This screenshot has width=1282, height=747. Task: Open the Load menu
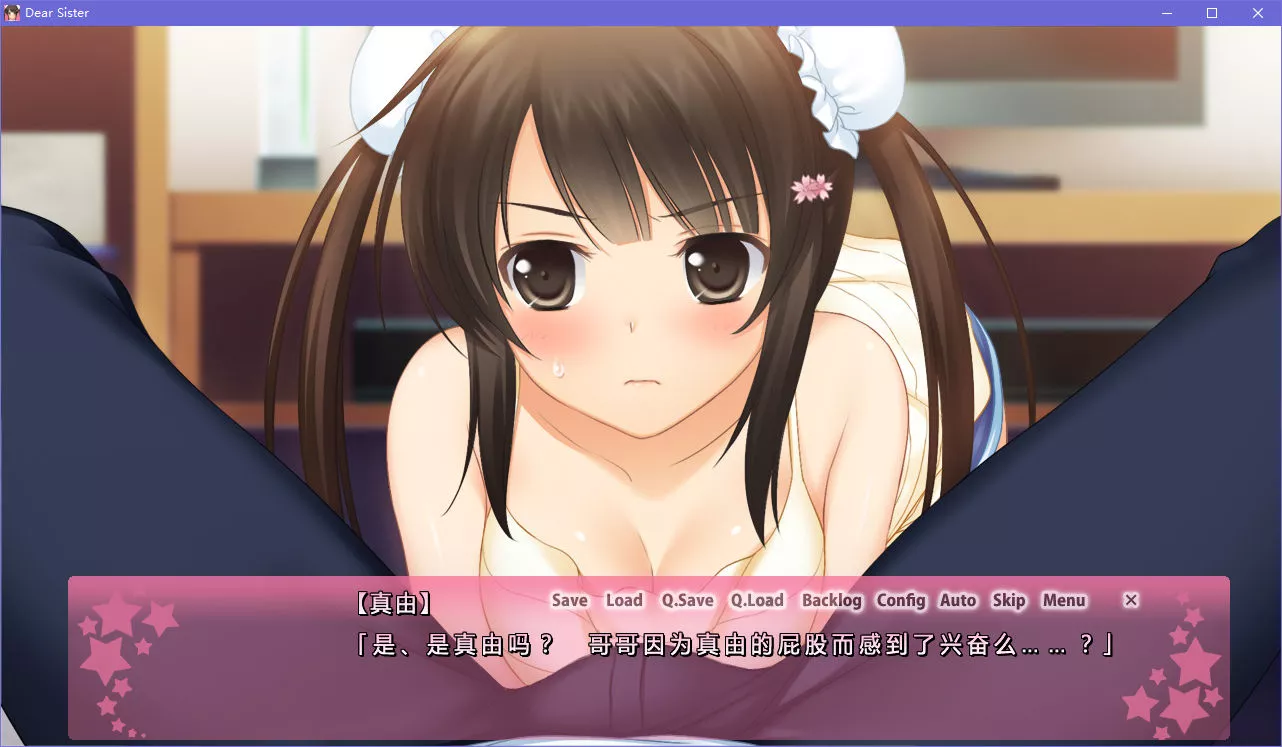624,600
